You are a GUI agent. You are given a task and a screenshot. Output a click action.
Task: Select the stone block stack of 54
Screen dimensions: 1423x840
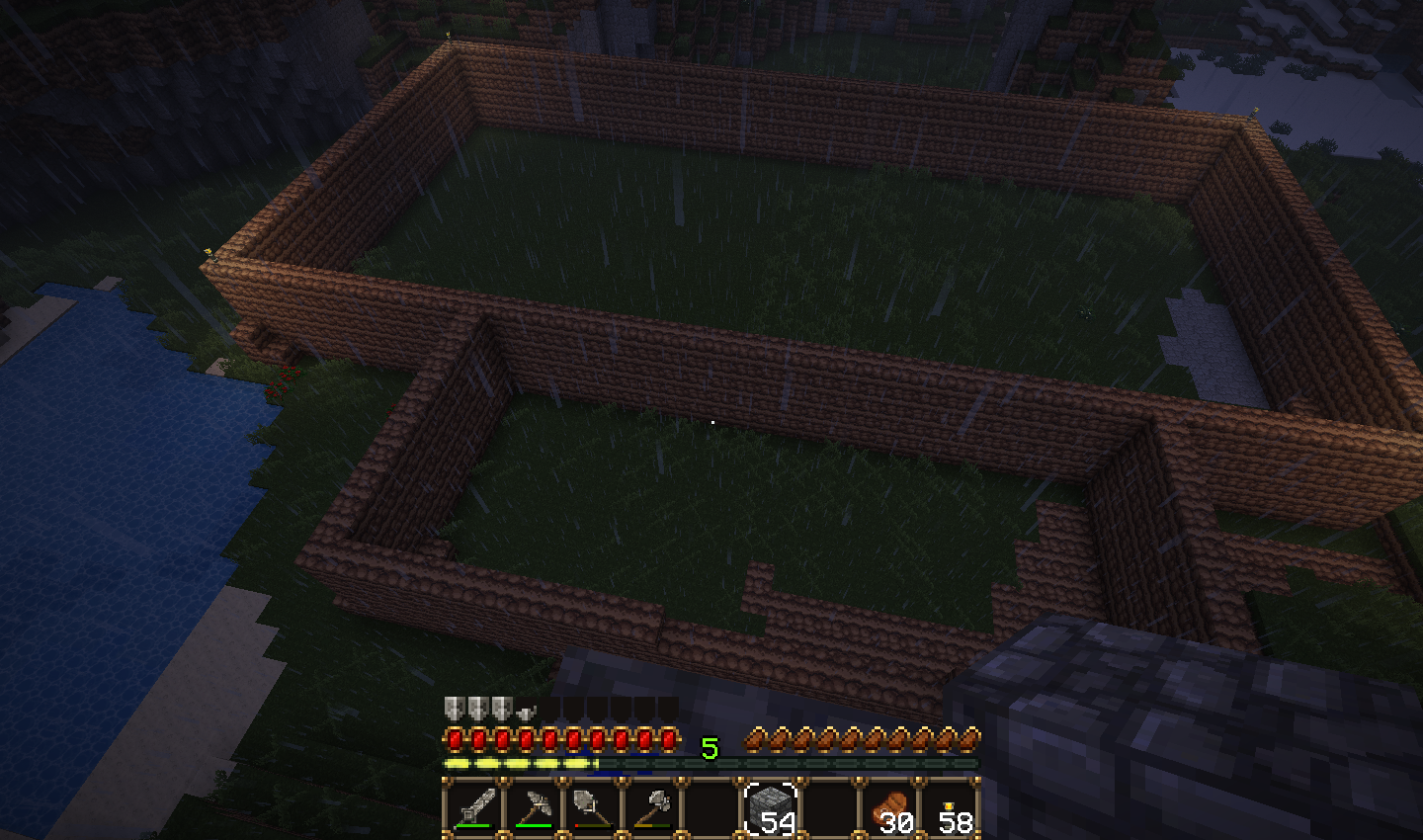[771, 808]
